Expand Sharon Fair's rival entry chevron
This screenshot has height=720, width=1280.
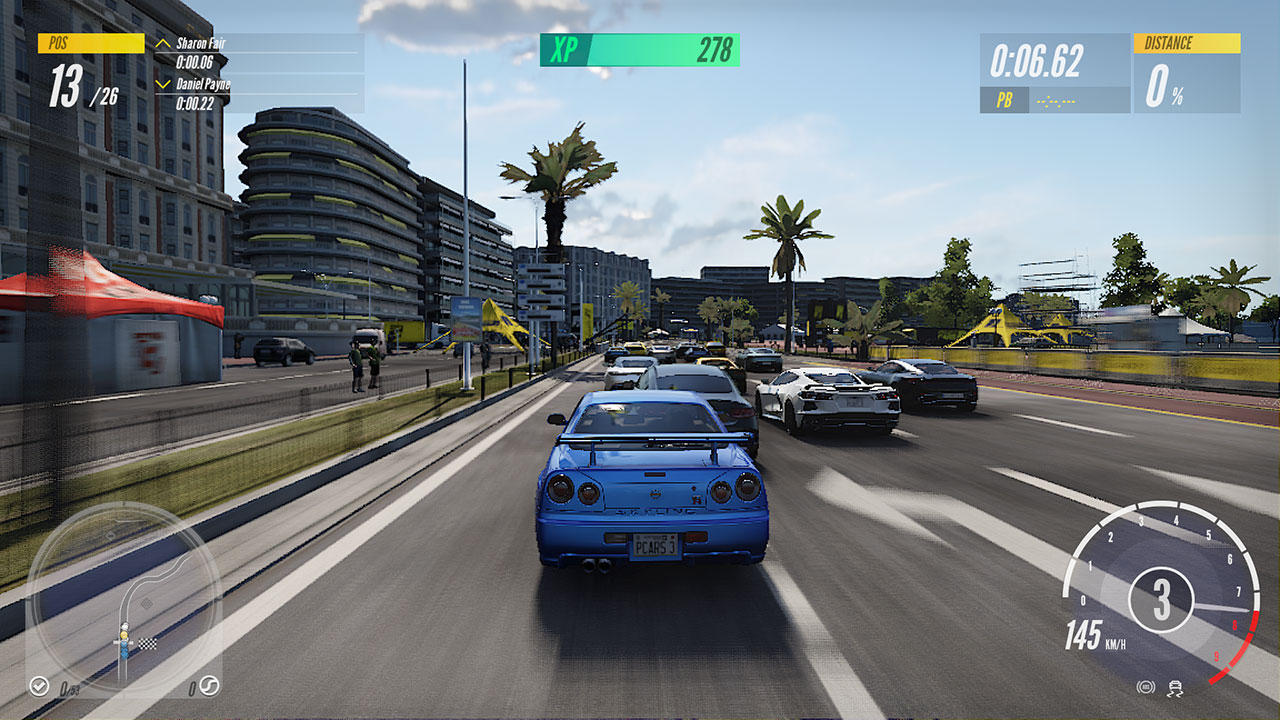(x=162, y=44)
